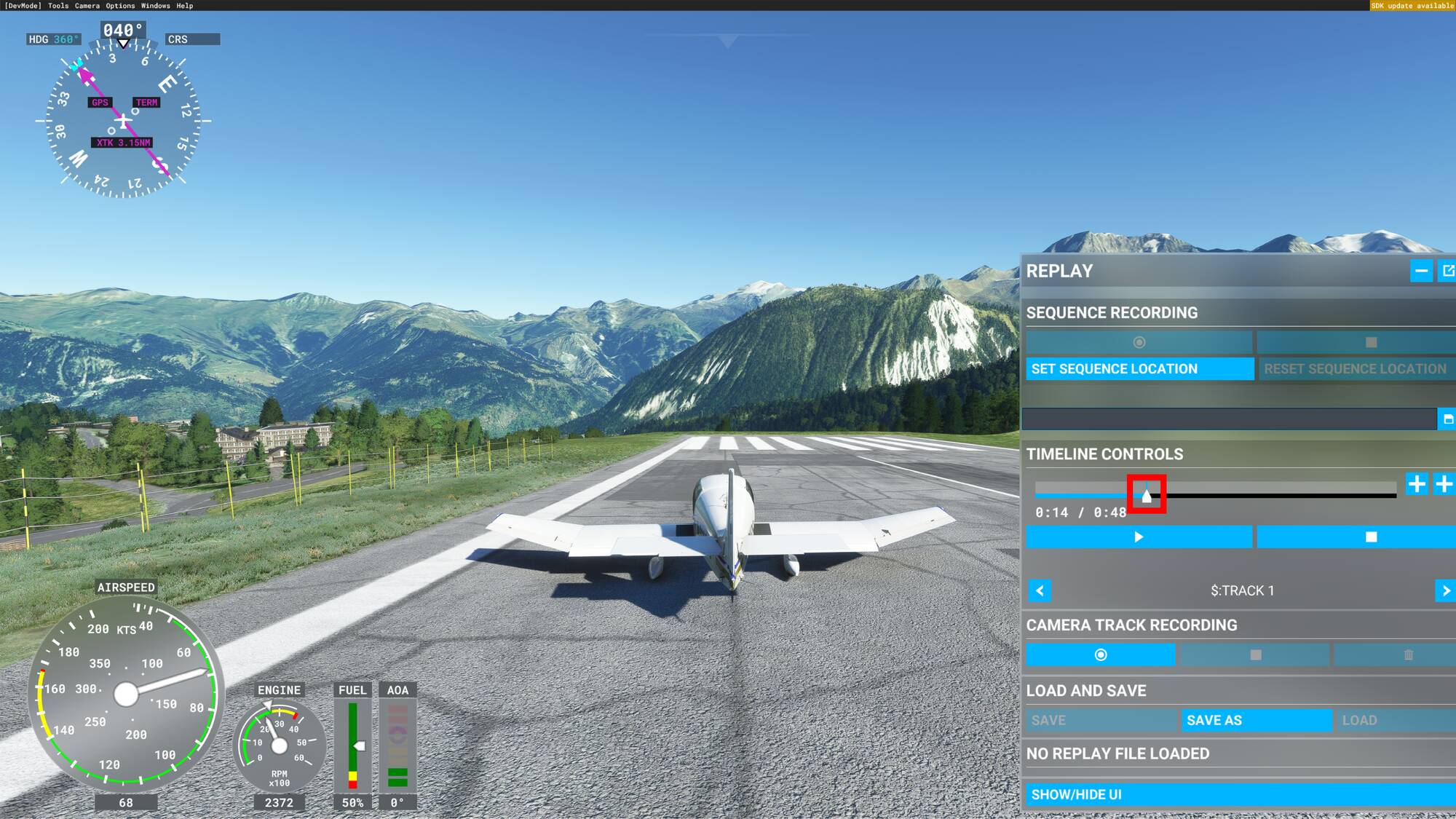The width and height of the screenshot is (1456, 819).
Task: Open the Camera menu
Action: click(x=87, y=6)
